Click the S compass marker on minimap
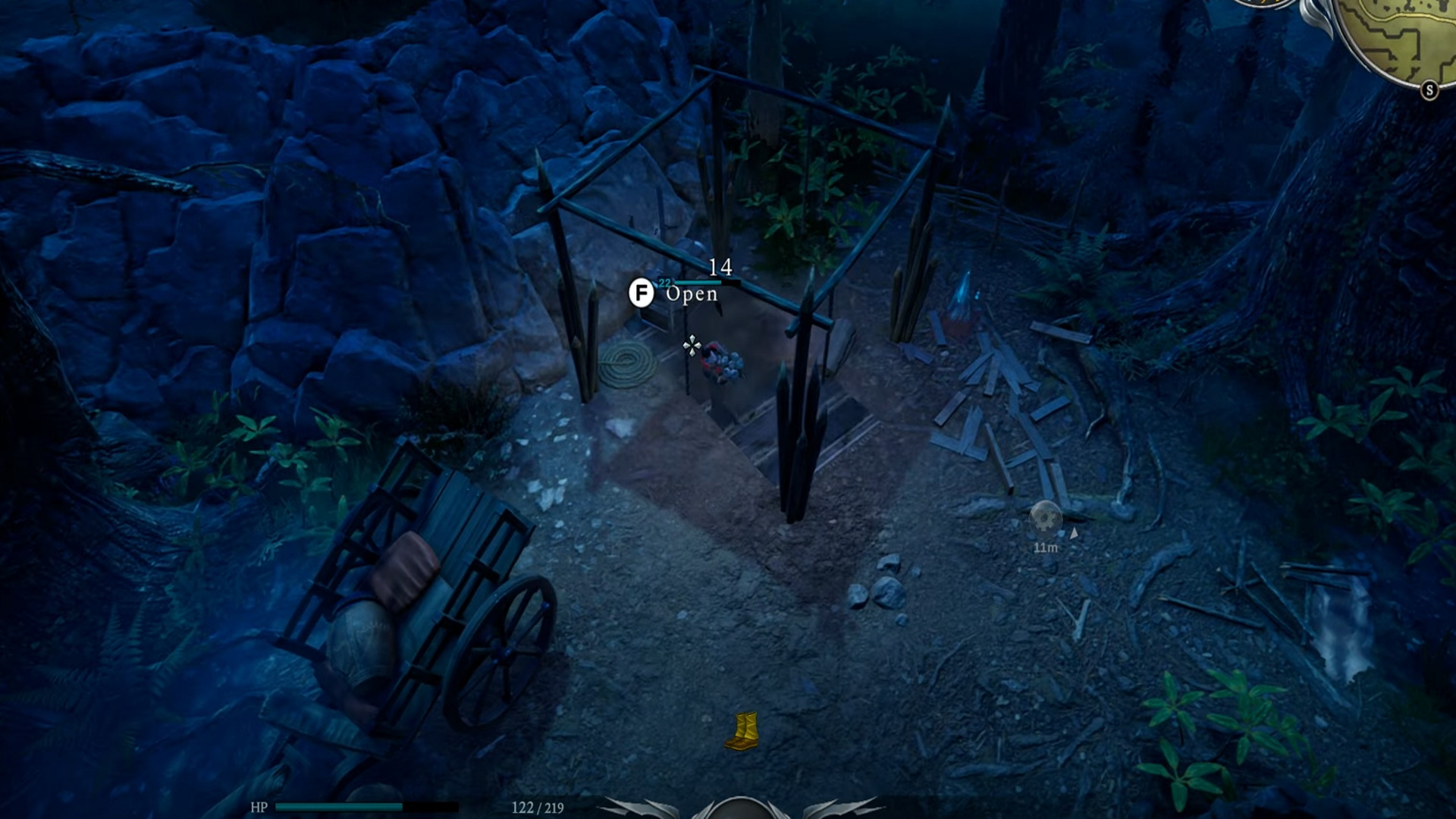The image size is (1456, 819). pos(1429,90)
